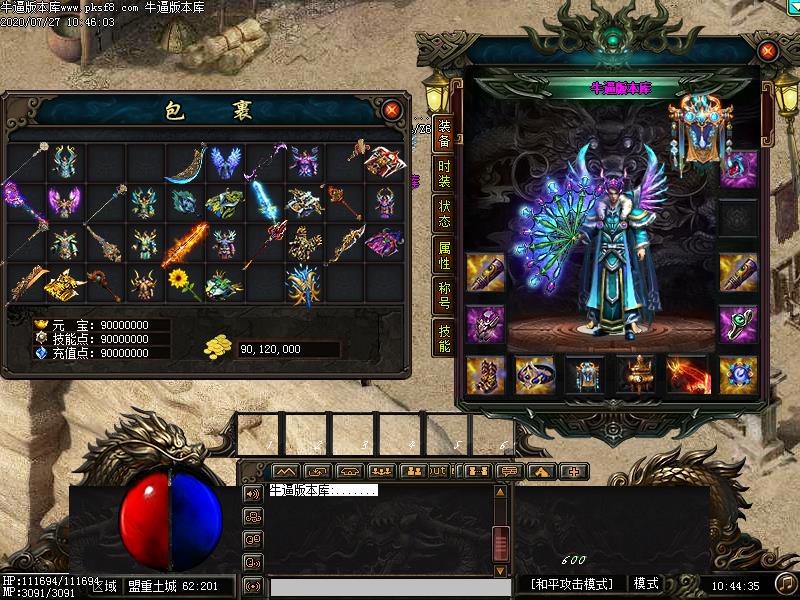Click the green ring equipment slot
The height and width of the screenshot is (600, 800).
click(738, 322)
